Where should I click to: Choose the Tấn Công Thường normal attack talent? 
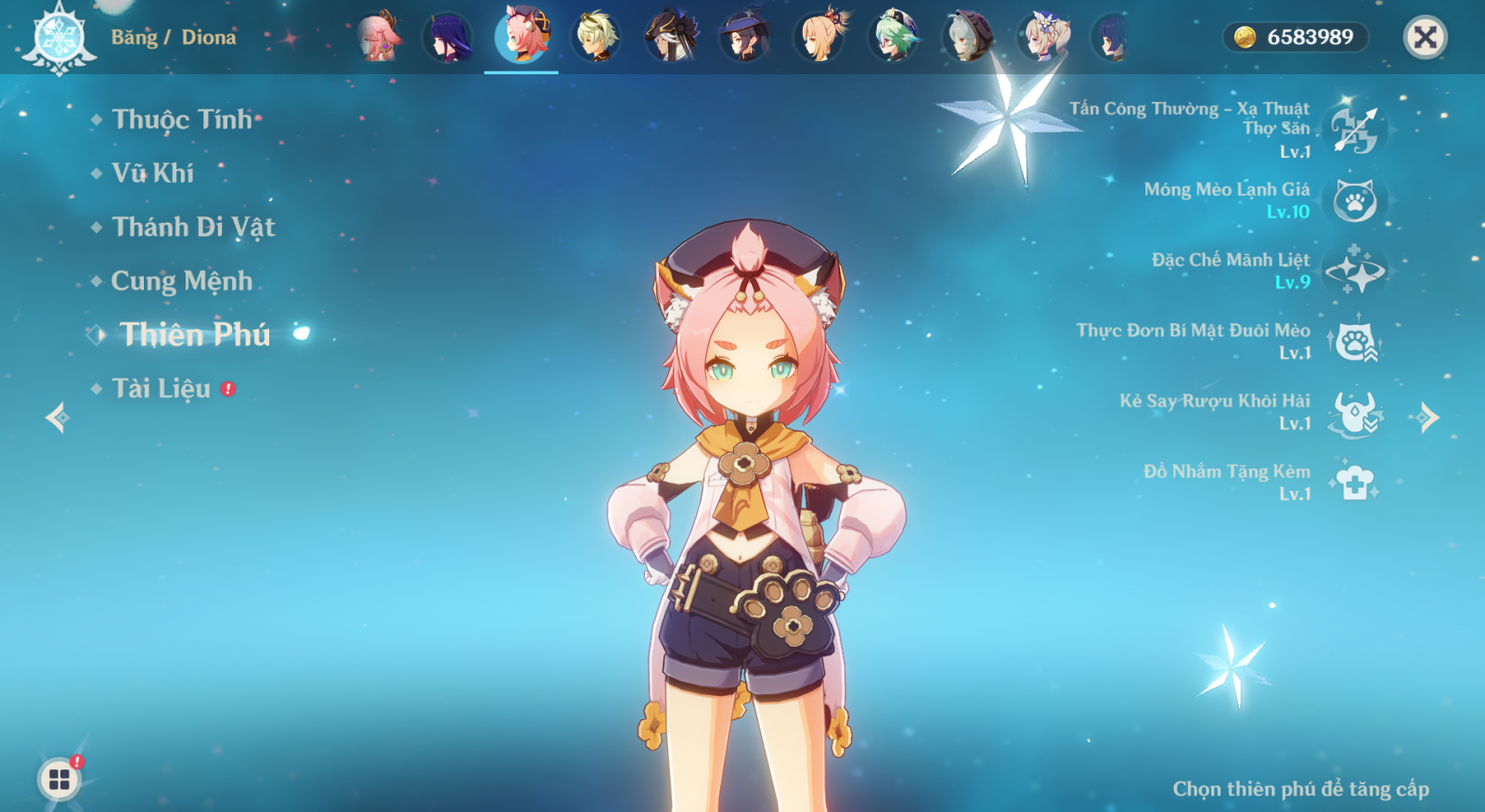tap(1354, 129)
